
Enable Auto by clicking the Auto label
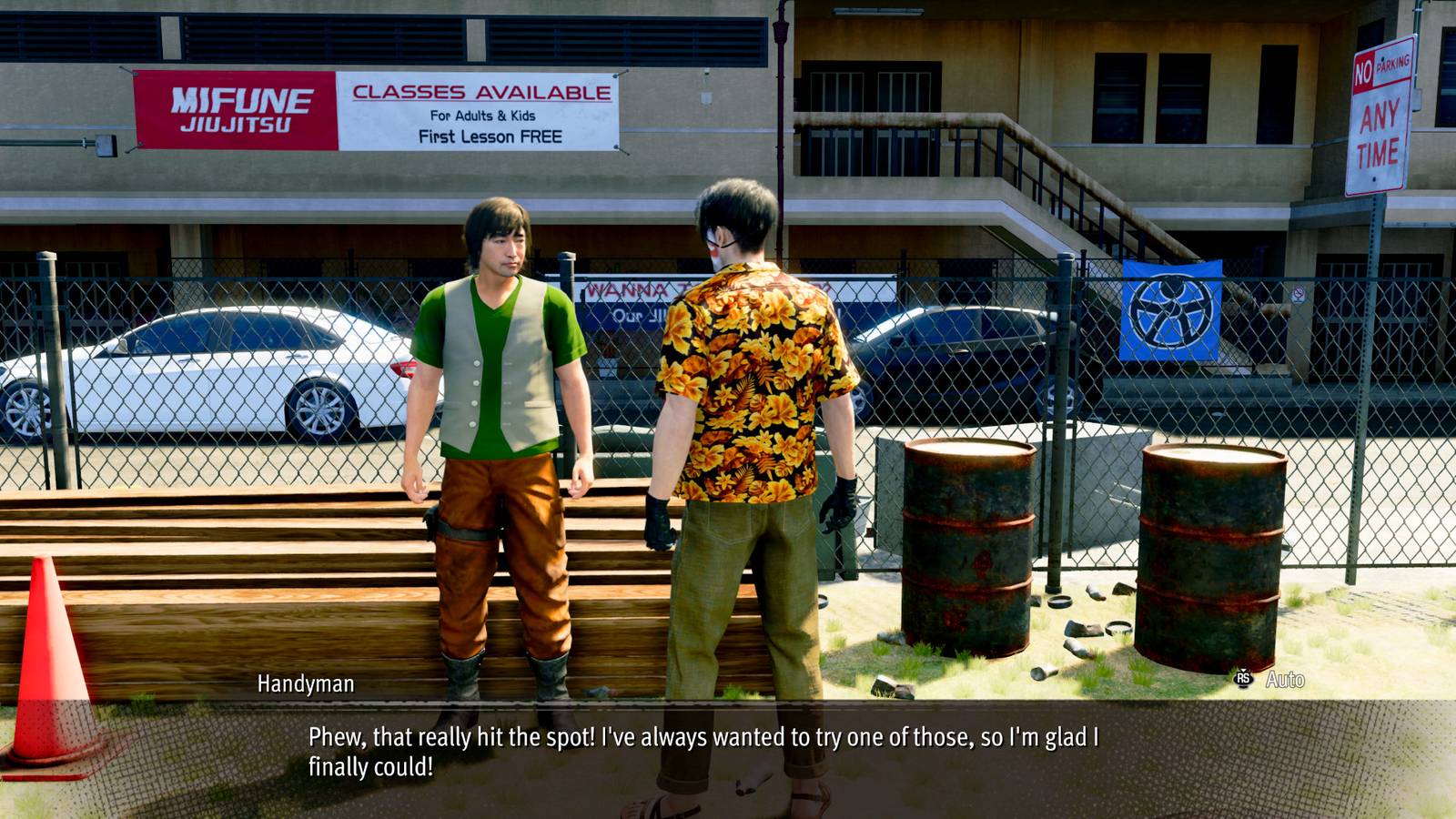tap(1286, 679)
